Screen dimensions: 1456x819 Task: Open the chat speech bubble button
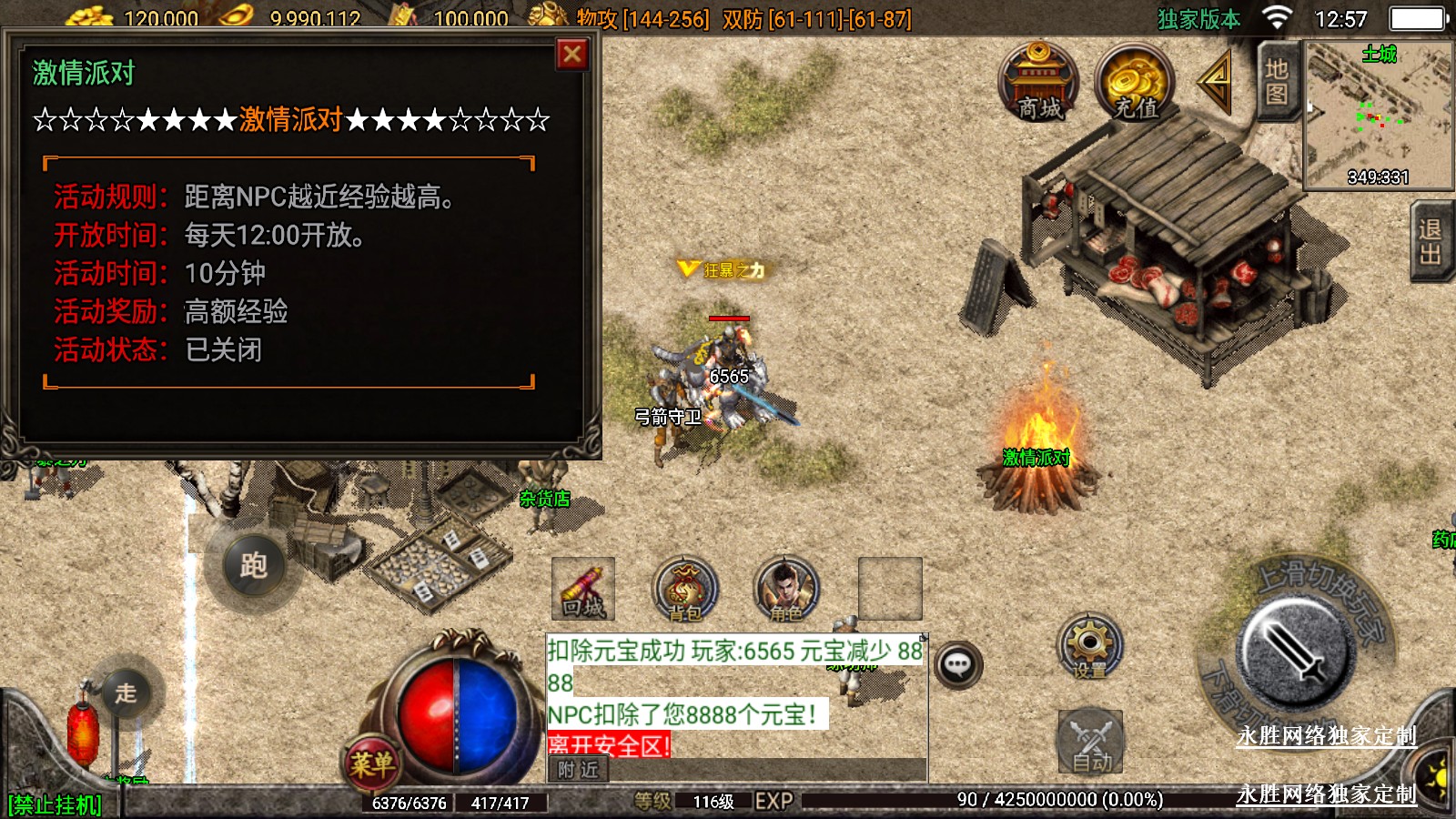click(957, 665)
